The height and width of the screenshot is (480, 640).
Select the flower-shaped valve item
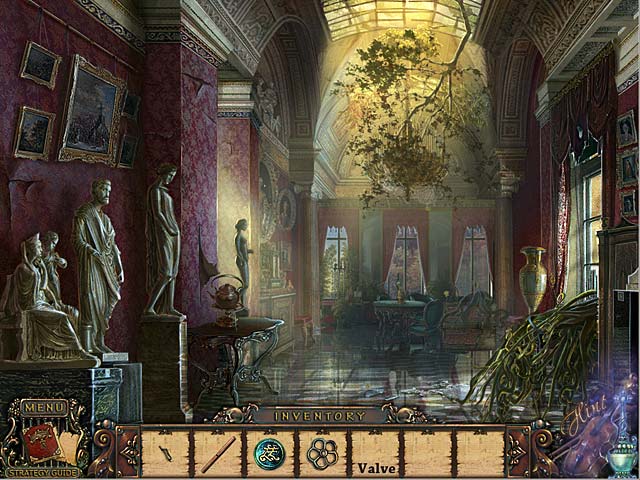tap(322, 453)
